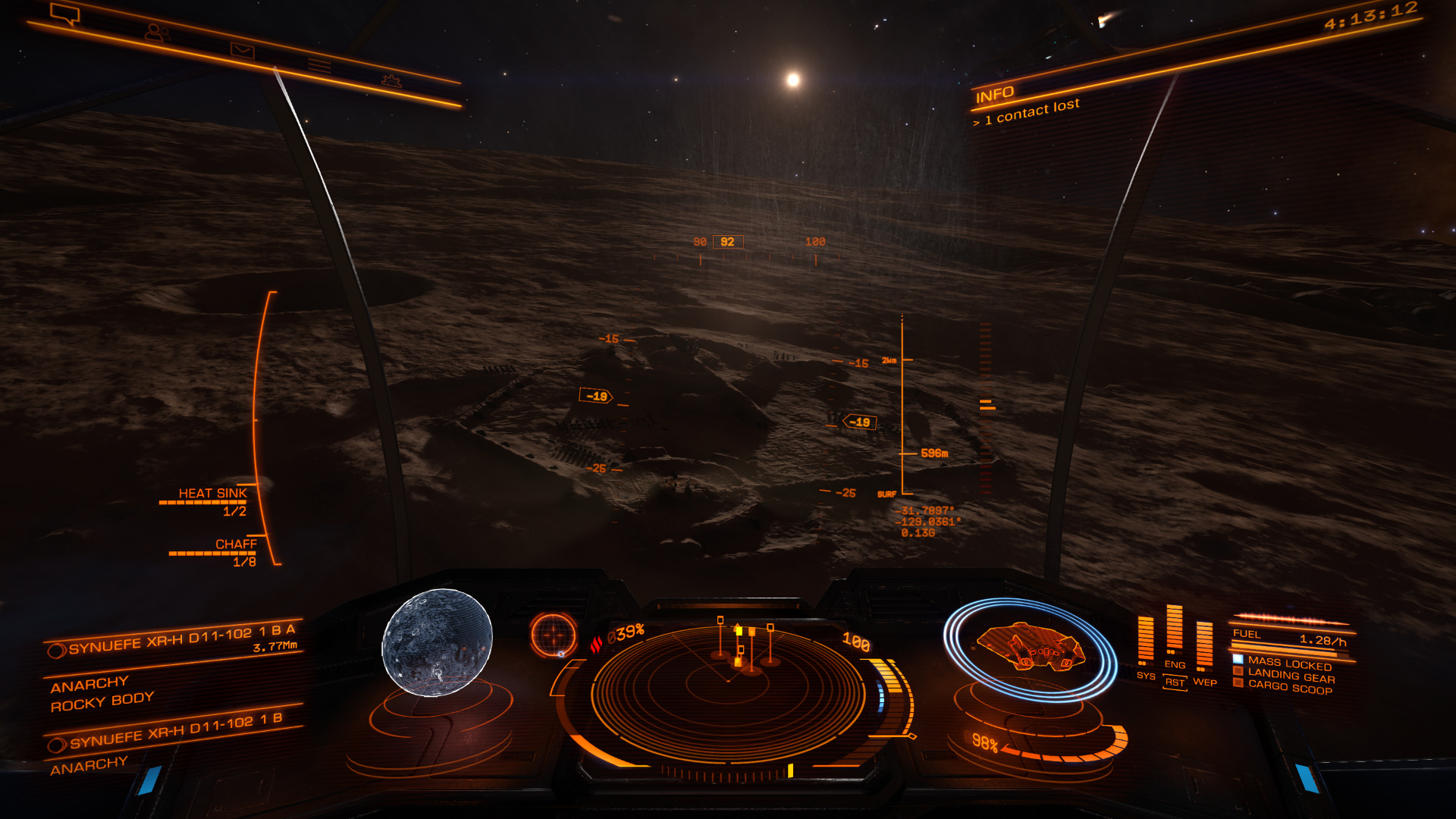Open the comms history list icon
Viewport: 1456px width, 819px height.
click(x=319, y=66)
